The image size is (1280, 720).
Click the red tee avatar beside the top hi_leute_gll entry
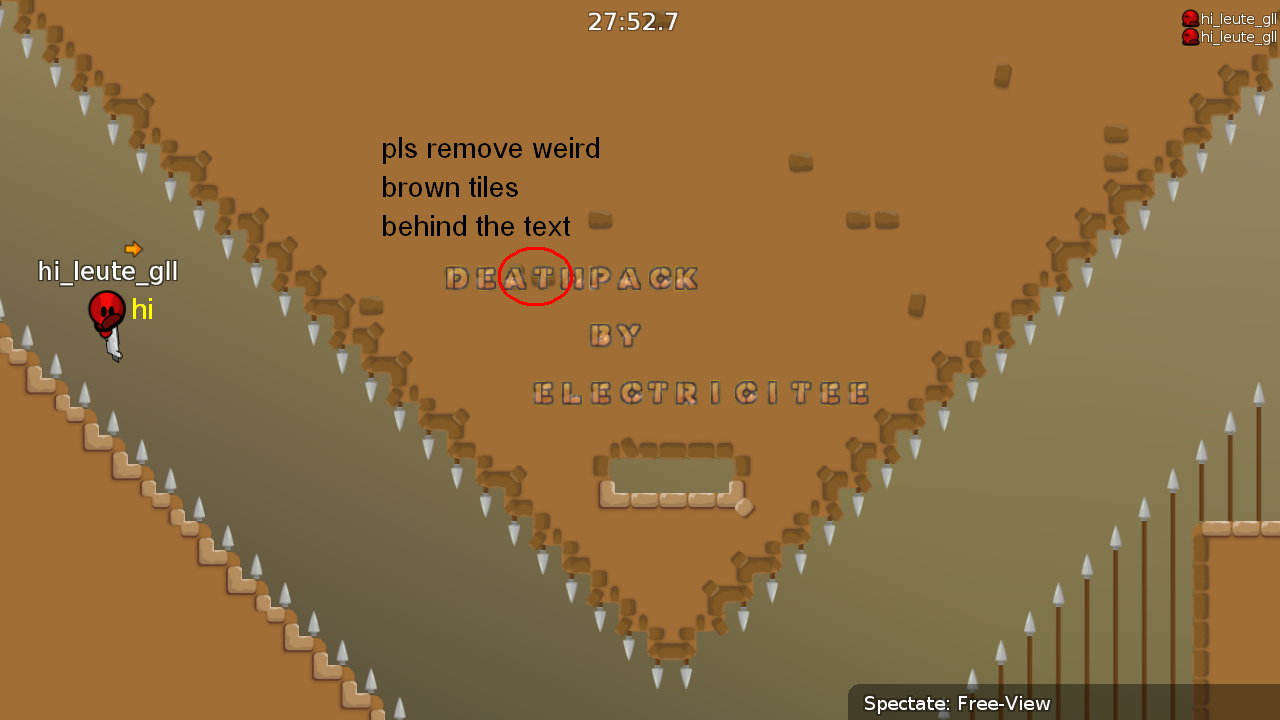click(1190, 18)
